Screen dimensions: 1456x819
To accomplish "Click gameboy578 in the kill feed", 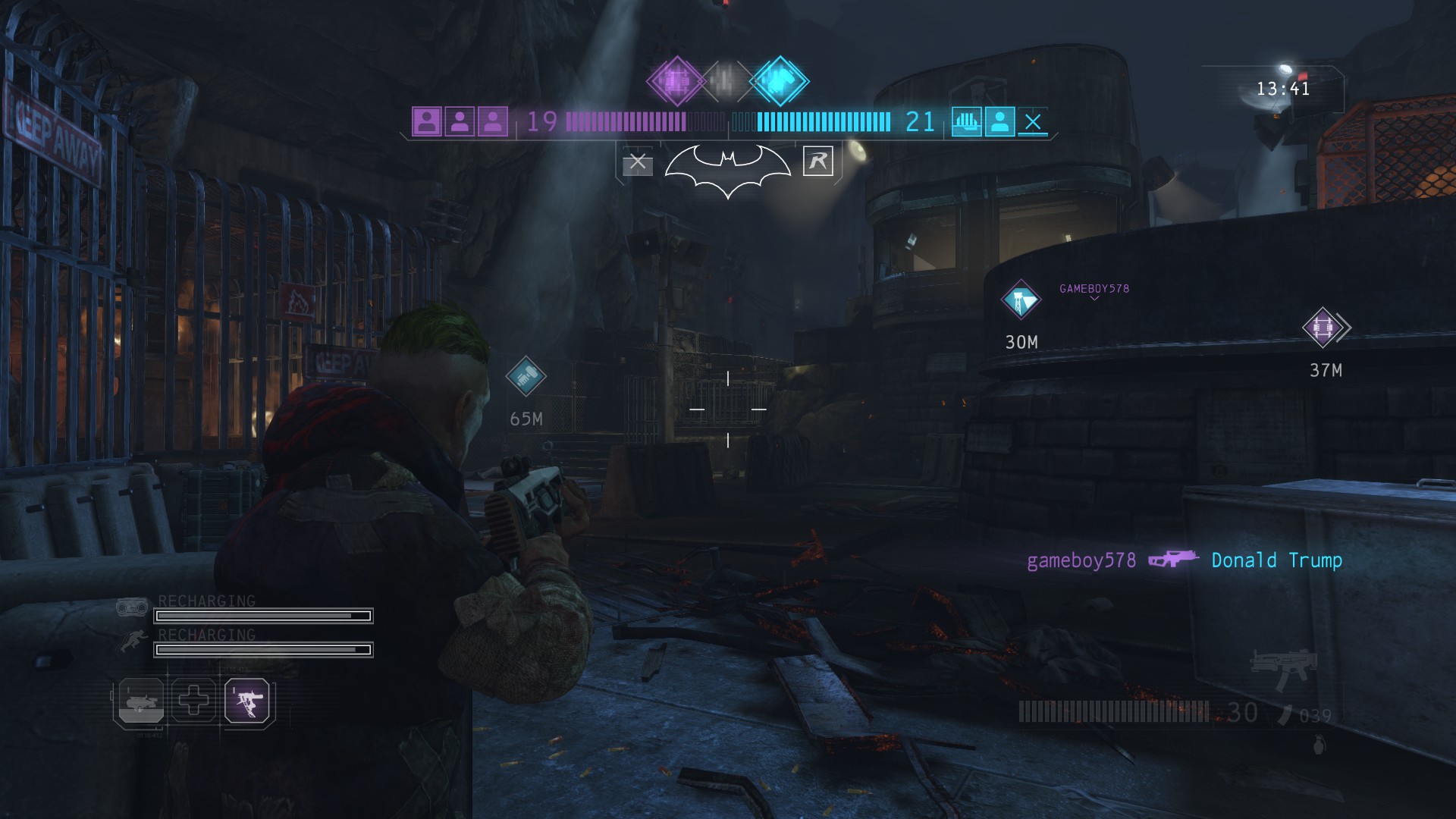I will point(1081,560).
